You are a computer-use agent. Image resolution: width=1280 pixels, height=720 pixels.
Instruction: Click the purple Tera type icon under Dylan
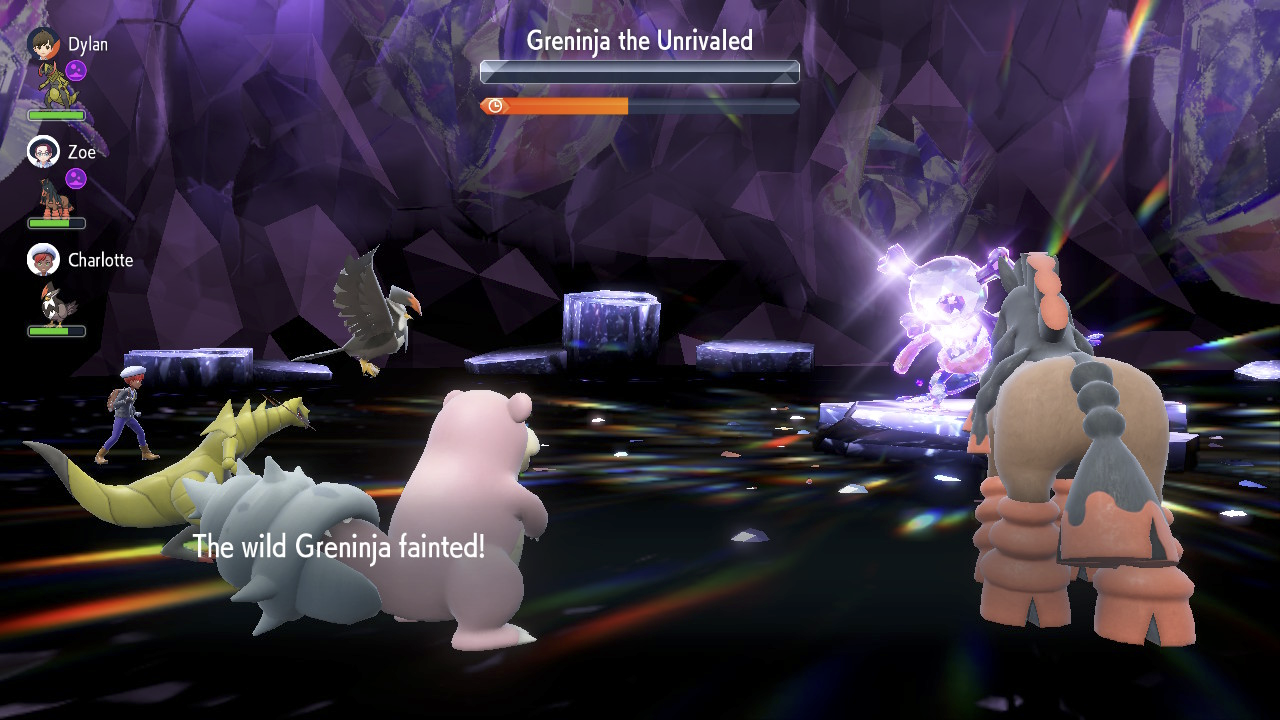click(x=76, y=70)
